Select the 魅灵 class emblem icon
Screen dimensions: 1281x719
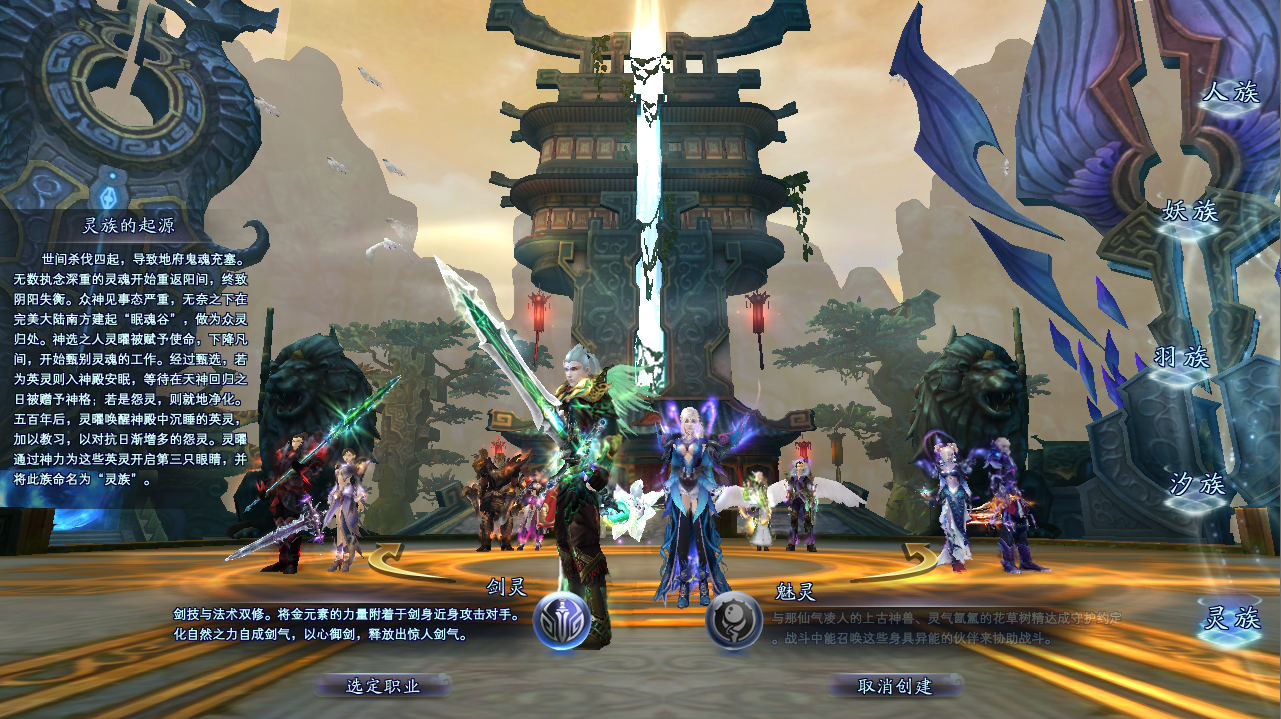(734, 621)
